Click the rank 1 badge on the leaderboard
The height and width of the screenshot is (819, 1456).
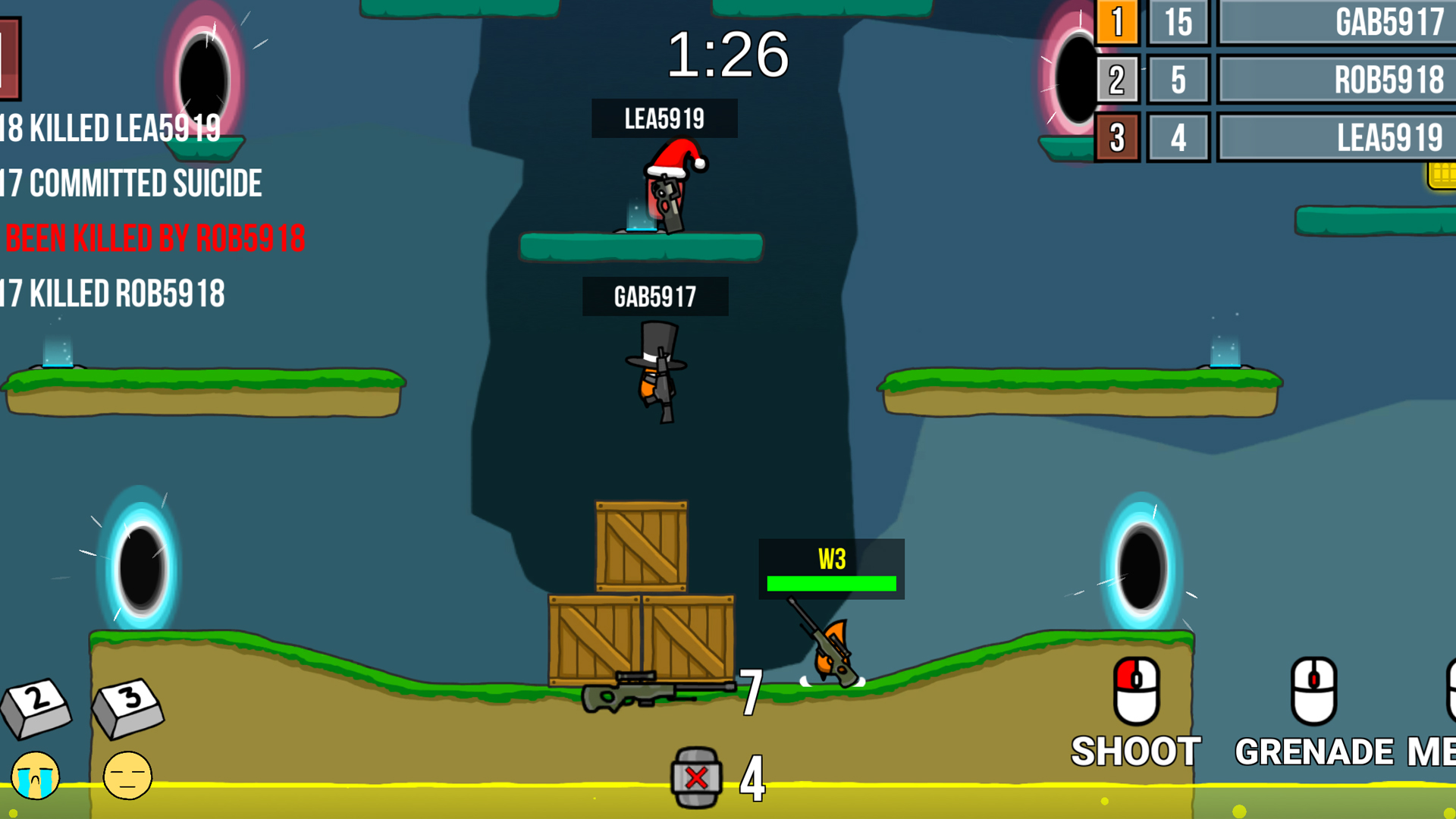pyautogui.click(x=1118, y=23)
